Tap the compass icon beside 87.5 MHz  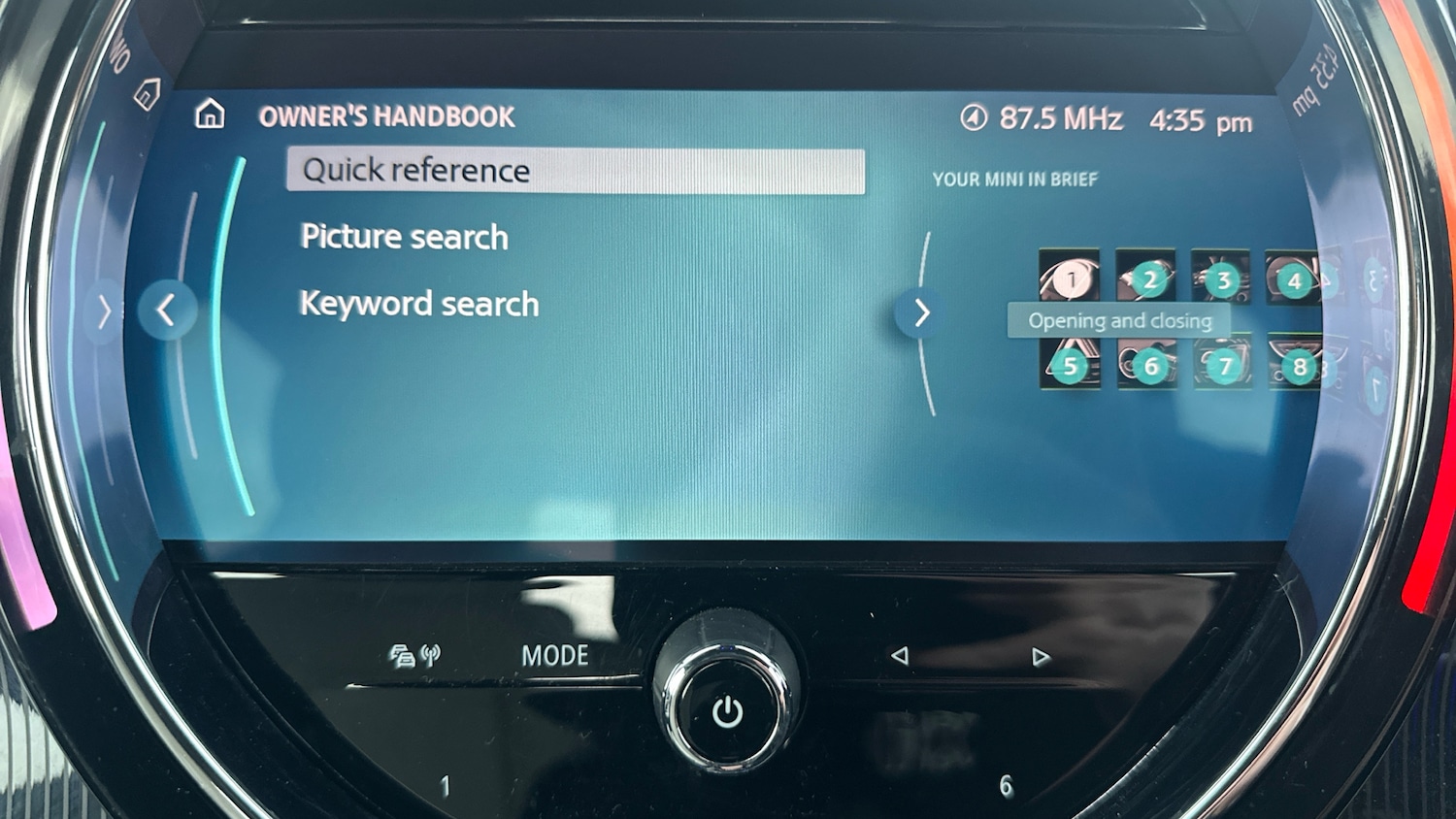(973, 117)
